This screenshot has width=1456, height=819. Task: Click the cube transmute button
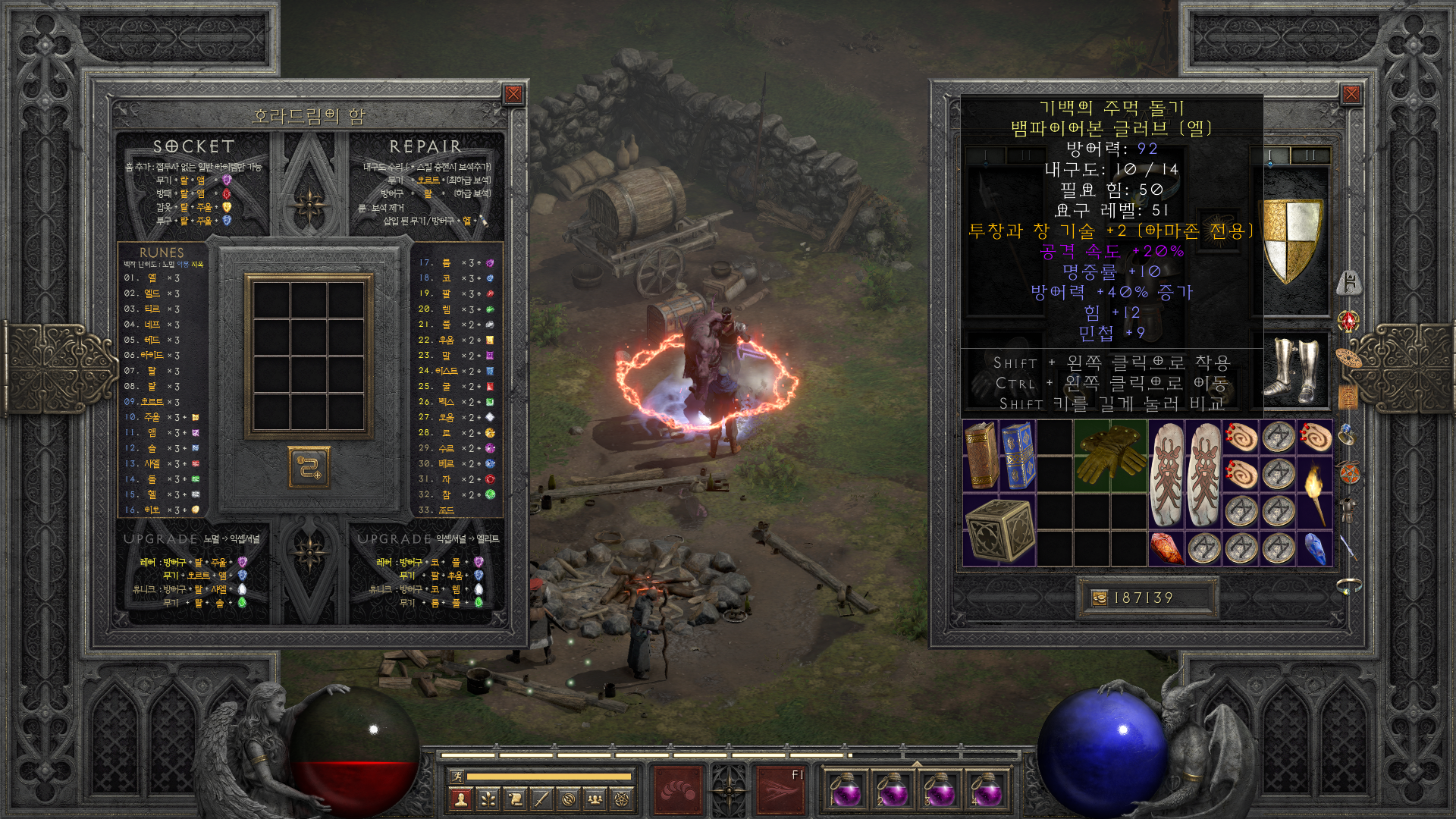[309, 466]
